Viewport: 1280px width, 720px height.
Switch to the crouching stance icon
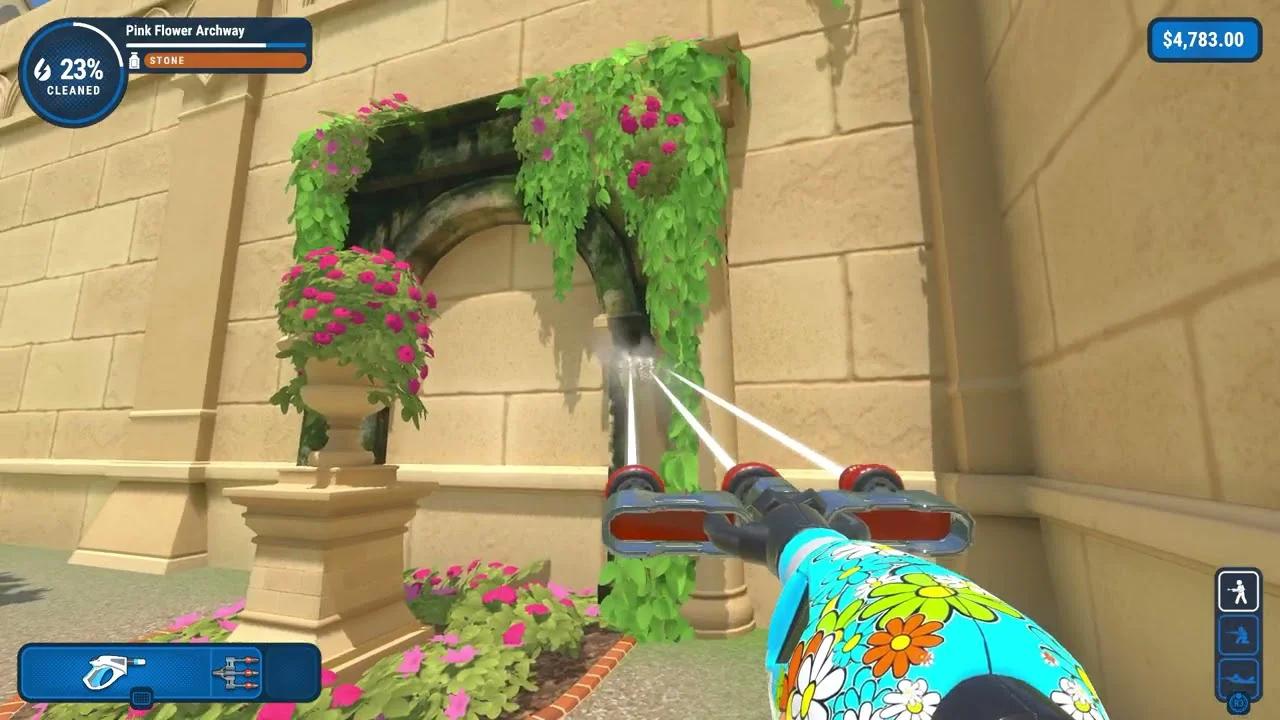(1239, 634)
